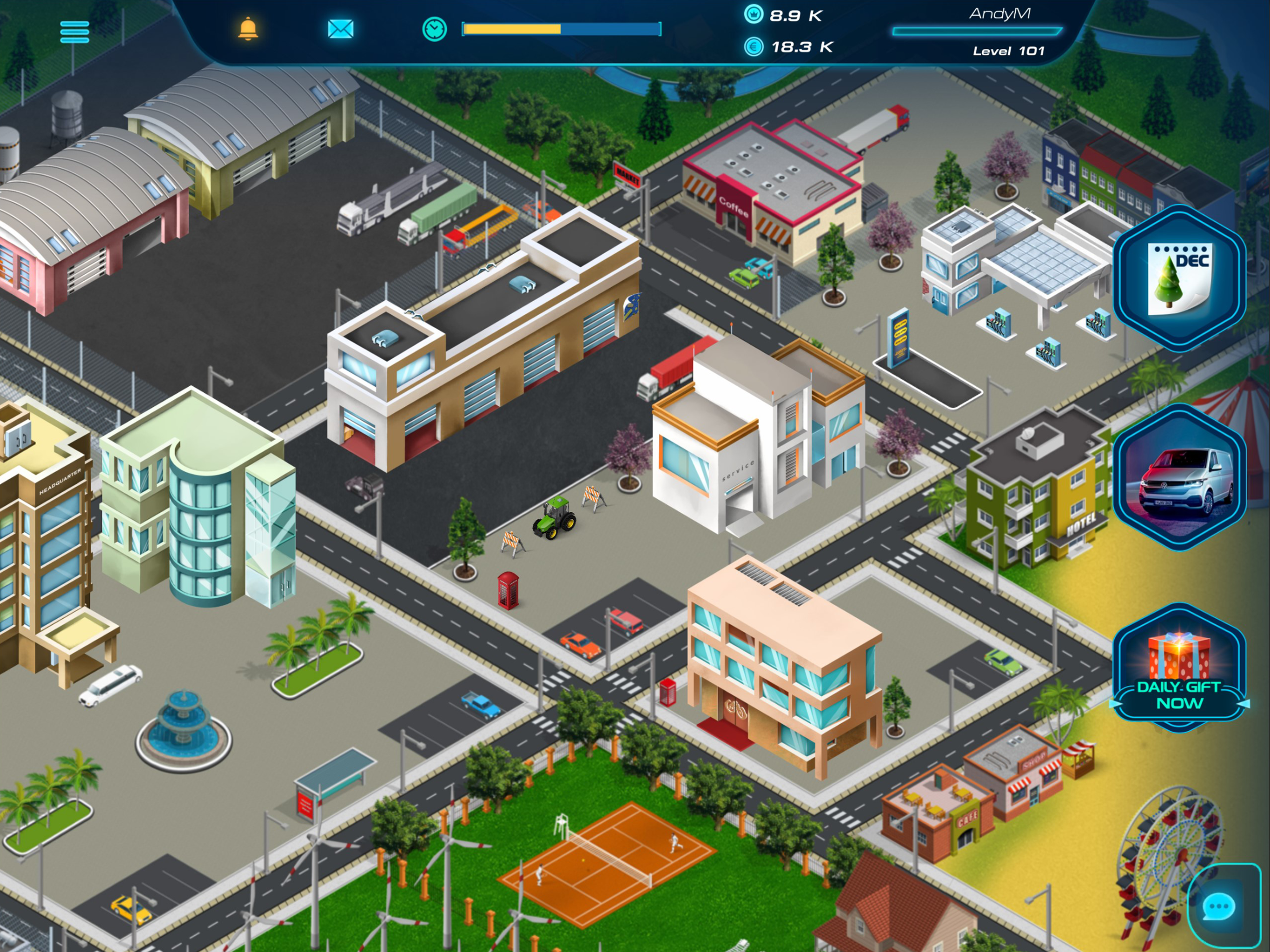The image size is (1270, 952).
Task: Claim the Daily Gift Now
Action: [1180, 669]
